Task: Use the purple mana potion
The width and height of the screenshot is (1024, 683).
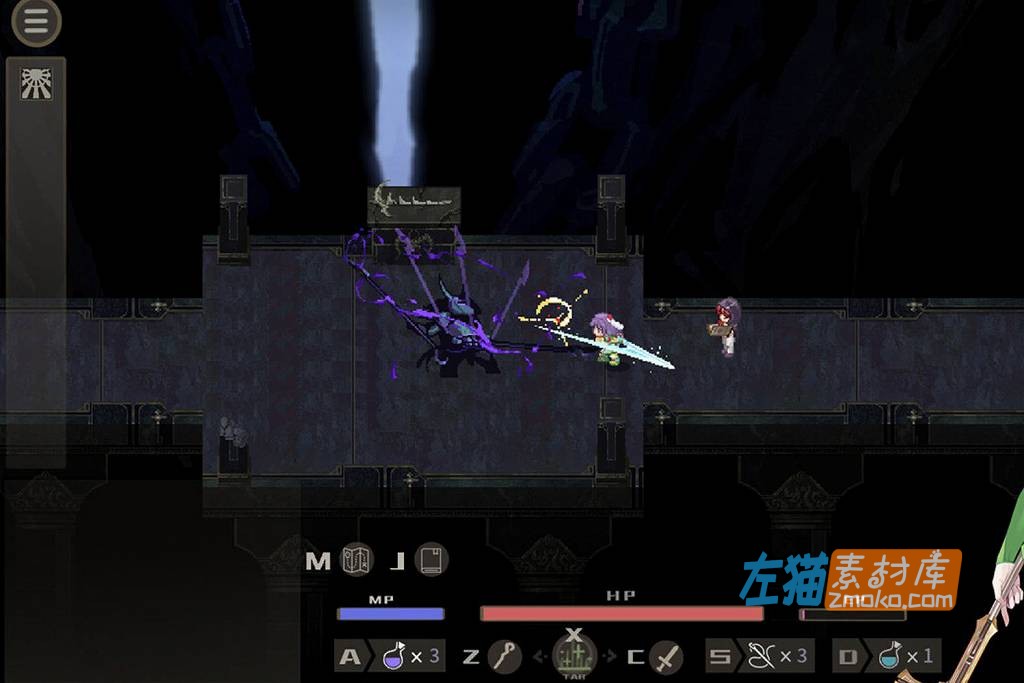Action: point(394,657)
